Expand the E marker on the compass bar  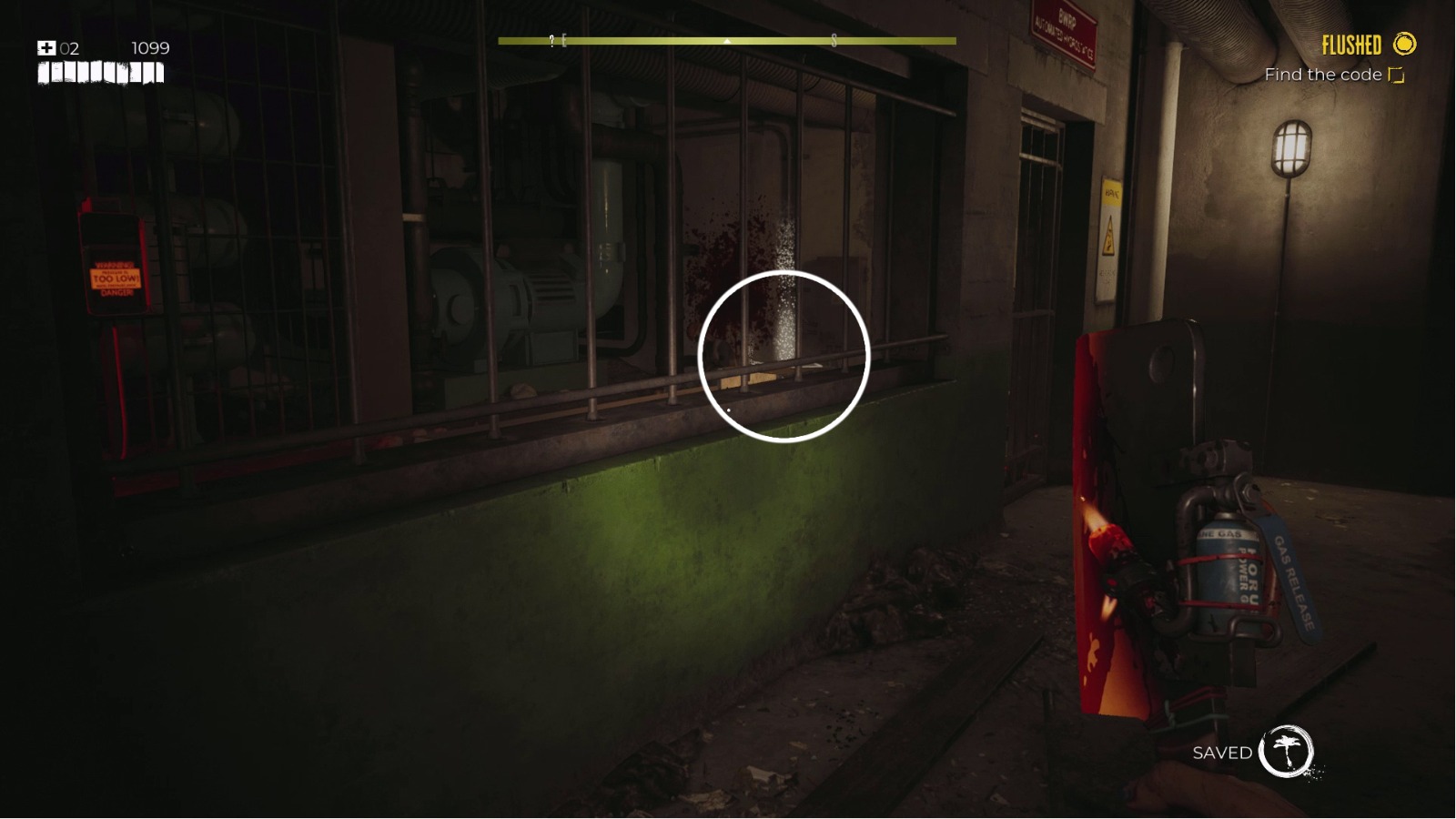(x=565, y=40)
